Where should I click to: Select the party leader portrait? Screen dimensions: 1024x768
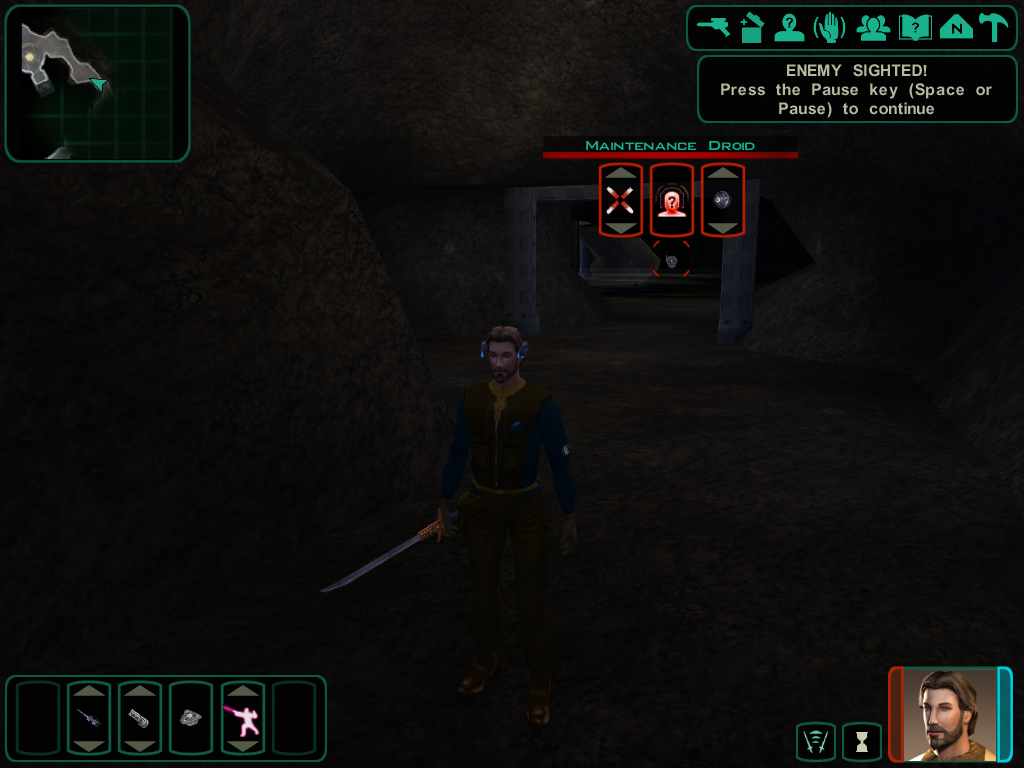[x=950, y=714]
